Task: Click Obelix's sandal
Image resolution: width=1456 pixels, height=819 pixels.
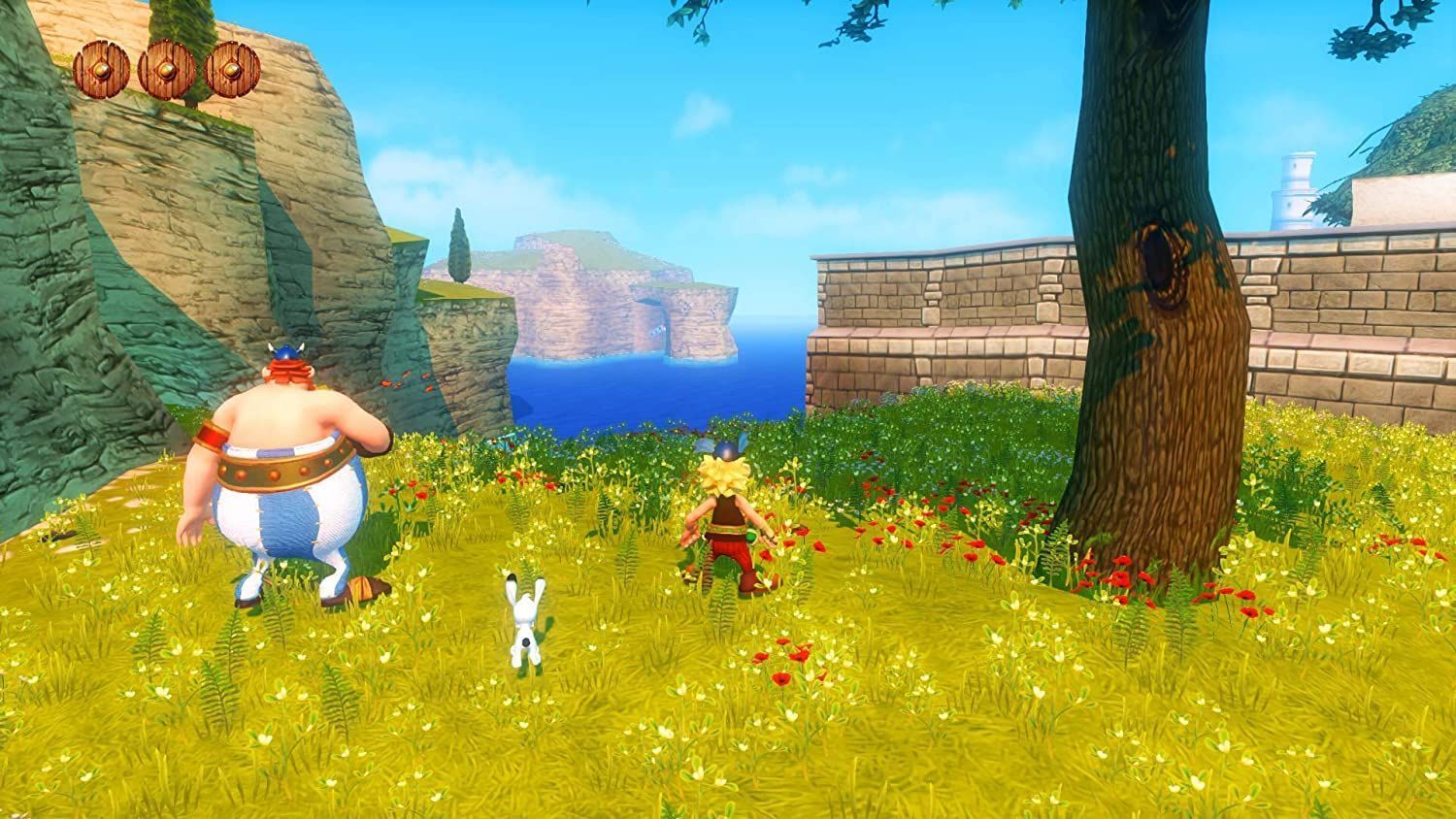Action: click(359, 587)
